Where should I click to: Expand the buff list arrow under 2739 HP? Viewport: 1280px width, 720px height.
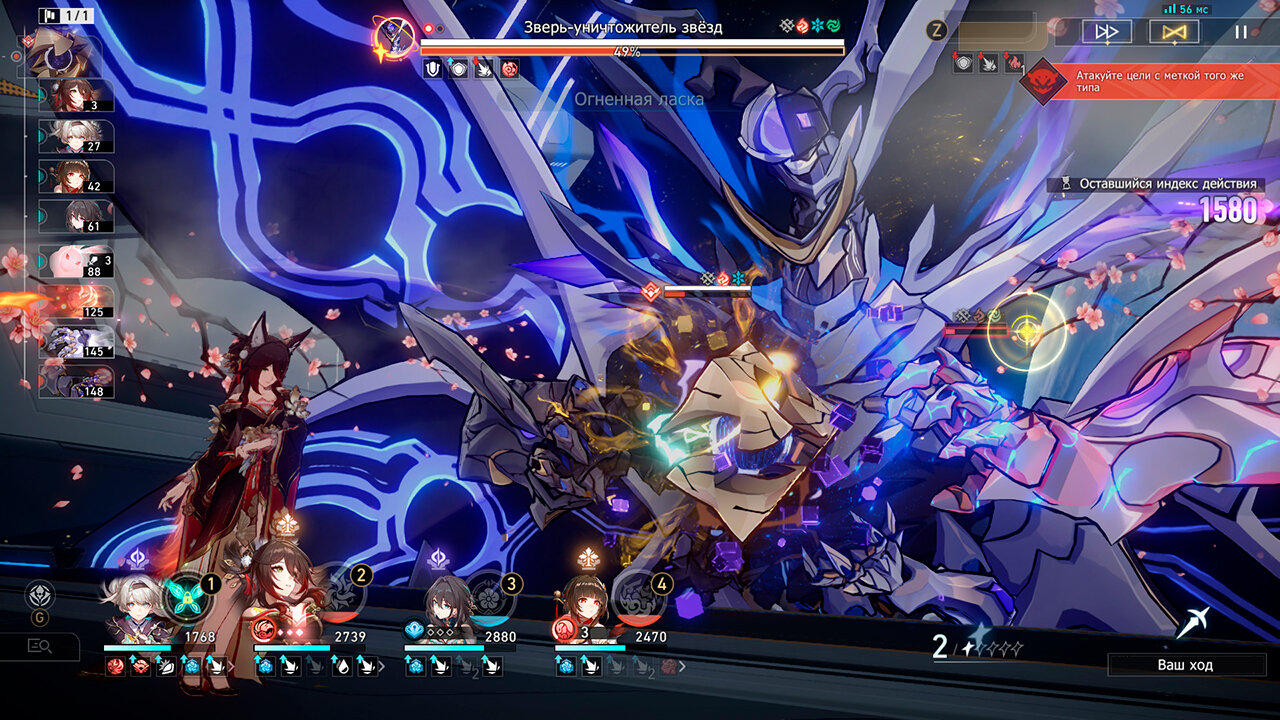coord(381,666)
